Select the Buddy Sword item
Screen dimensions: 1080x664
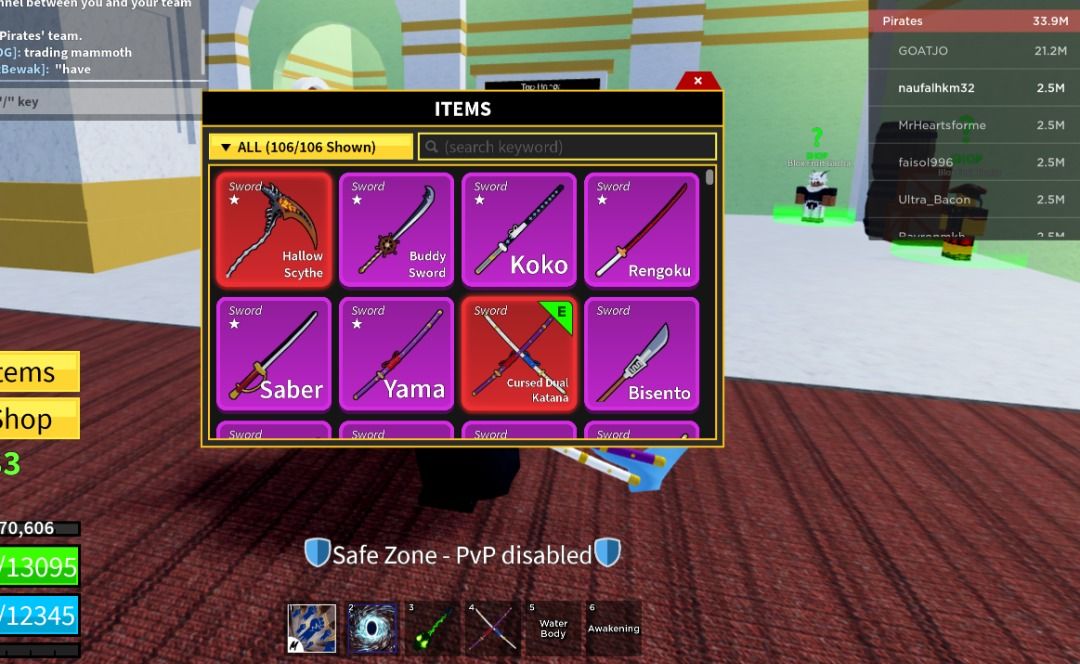click(396, 230)
